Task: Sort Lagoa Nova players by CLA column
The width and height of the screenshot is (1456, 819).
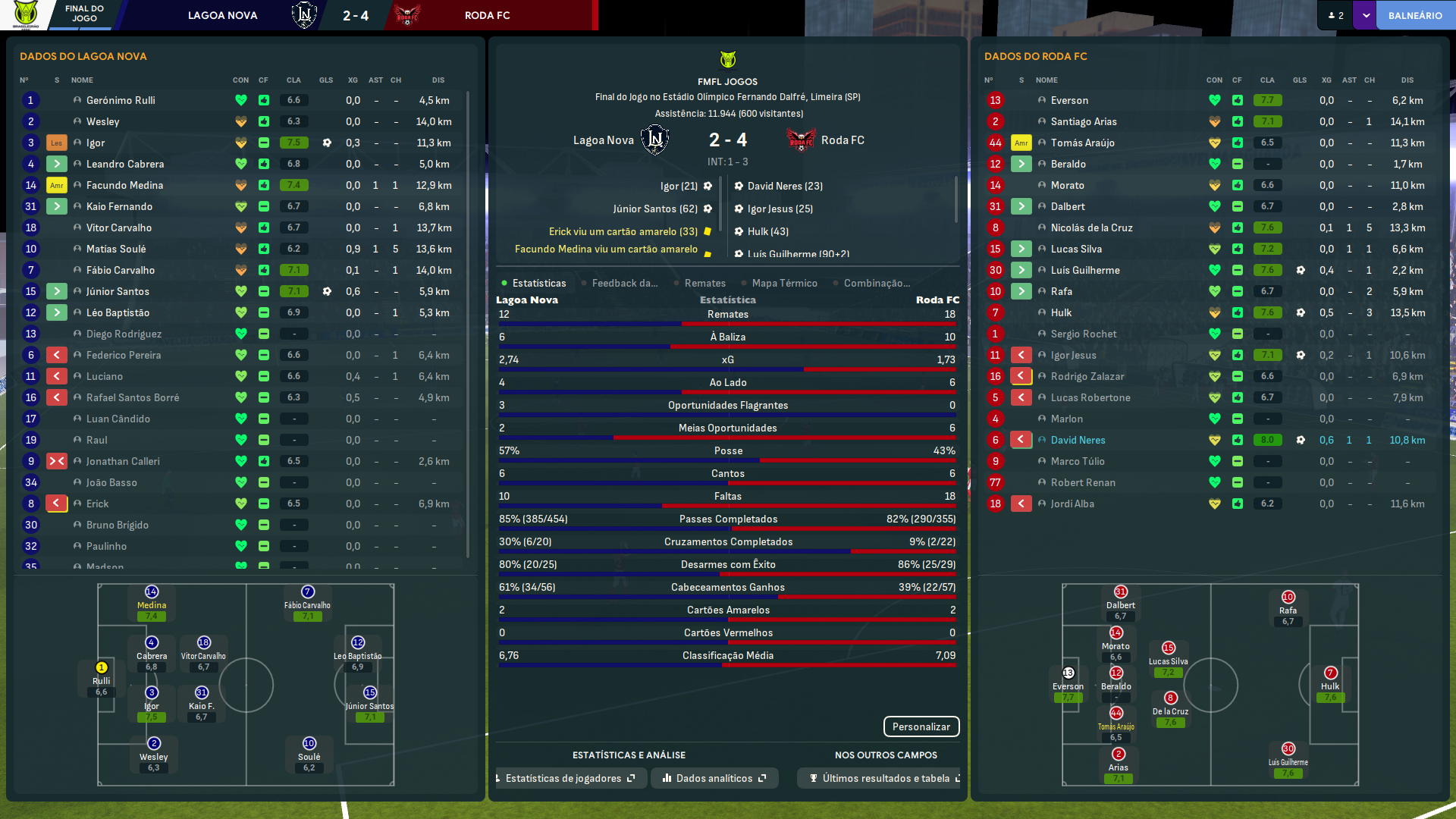Action: [293, 80]
